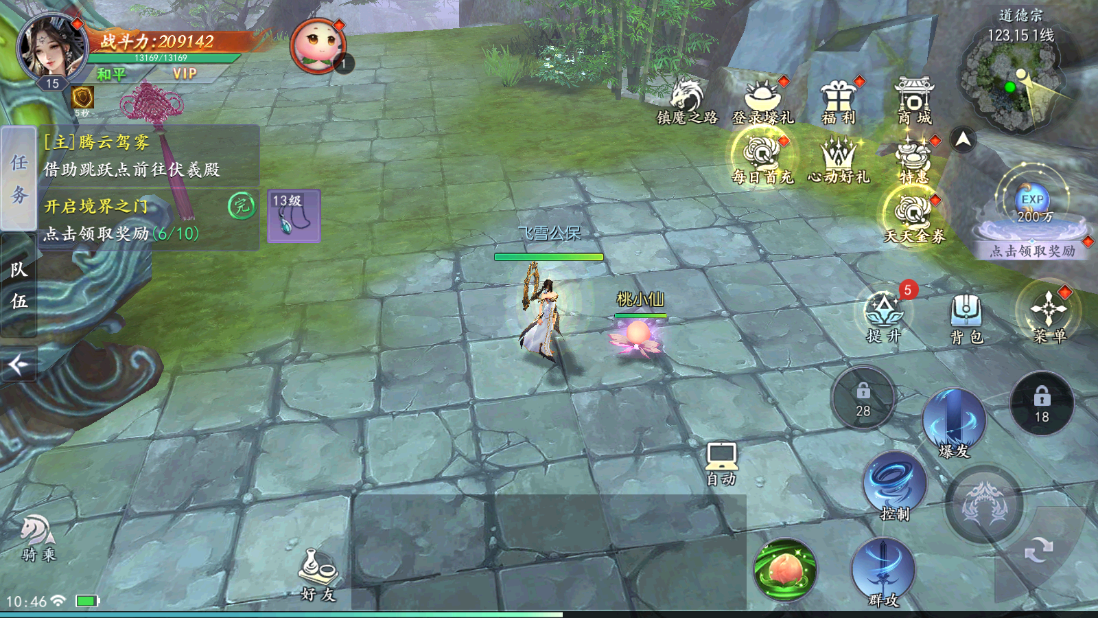Switch to the 队伍 team tab
This screenshot has width=1098, height=618.
tap(19, 285)
